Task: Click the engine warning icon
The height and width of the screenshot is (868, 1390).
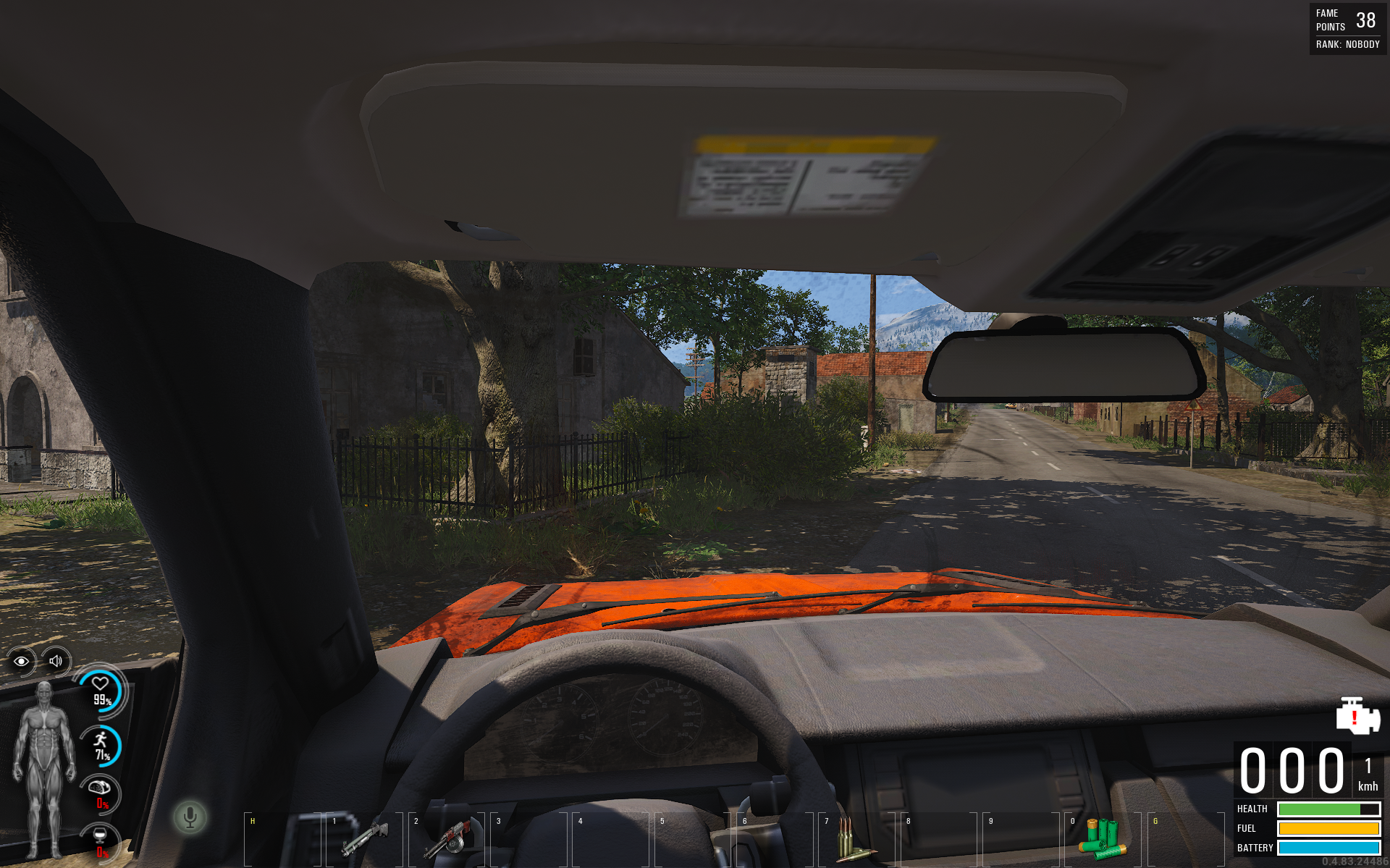Action: click(1357, 715)
